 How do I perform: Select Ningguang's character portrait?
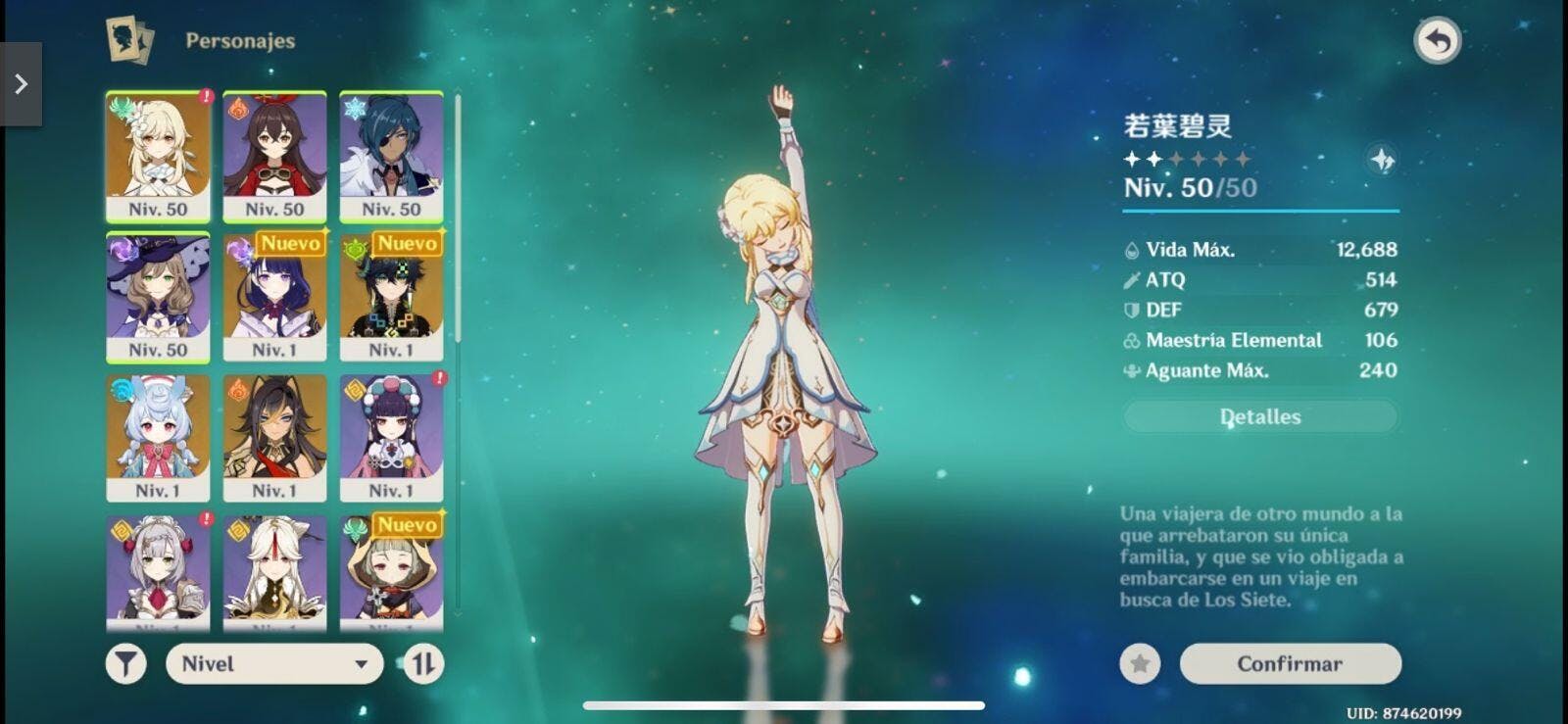(x=274, y=570)
